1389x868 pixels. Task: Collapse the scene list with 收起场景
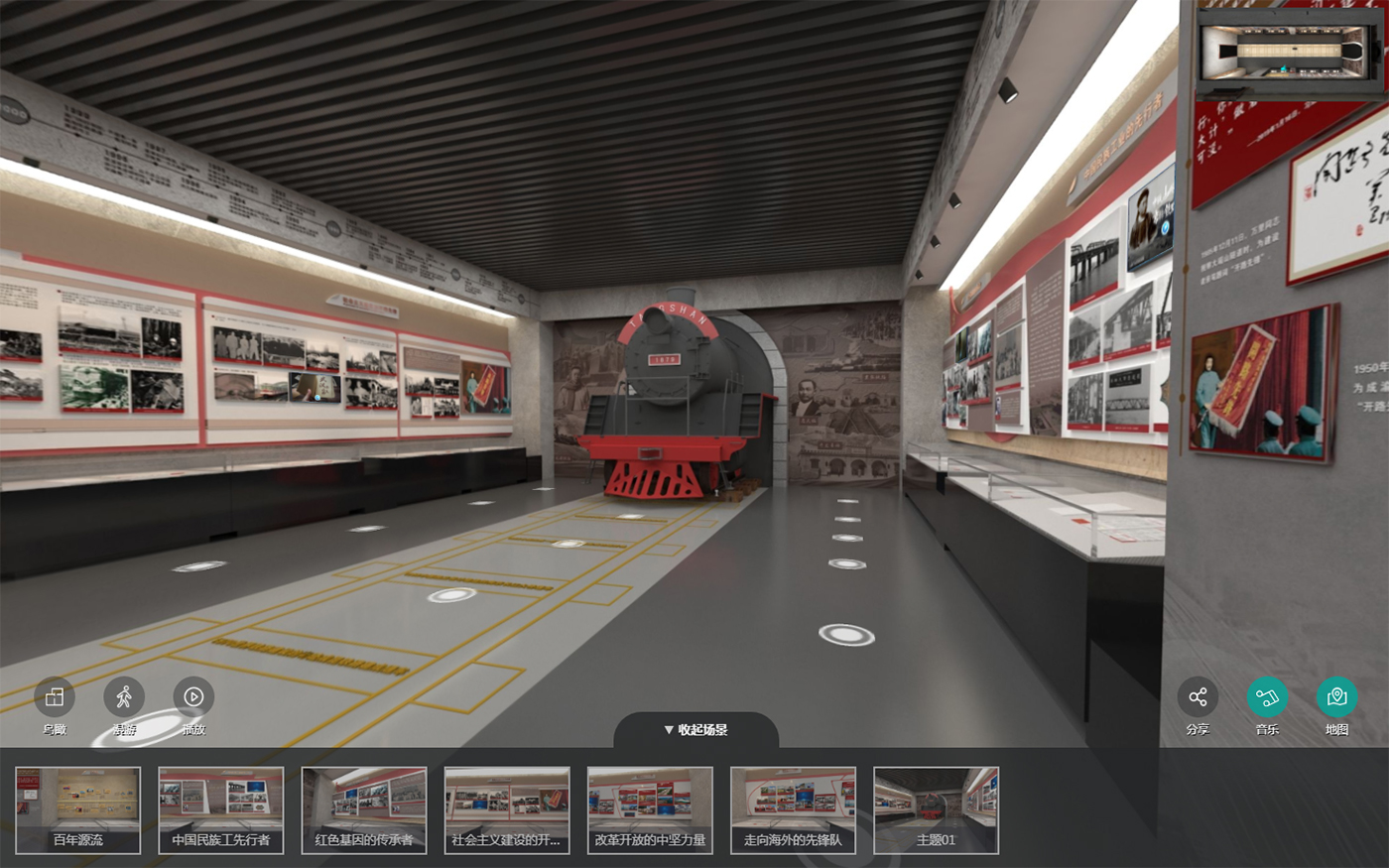point(695,730)
